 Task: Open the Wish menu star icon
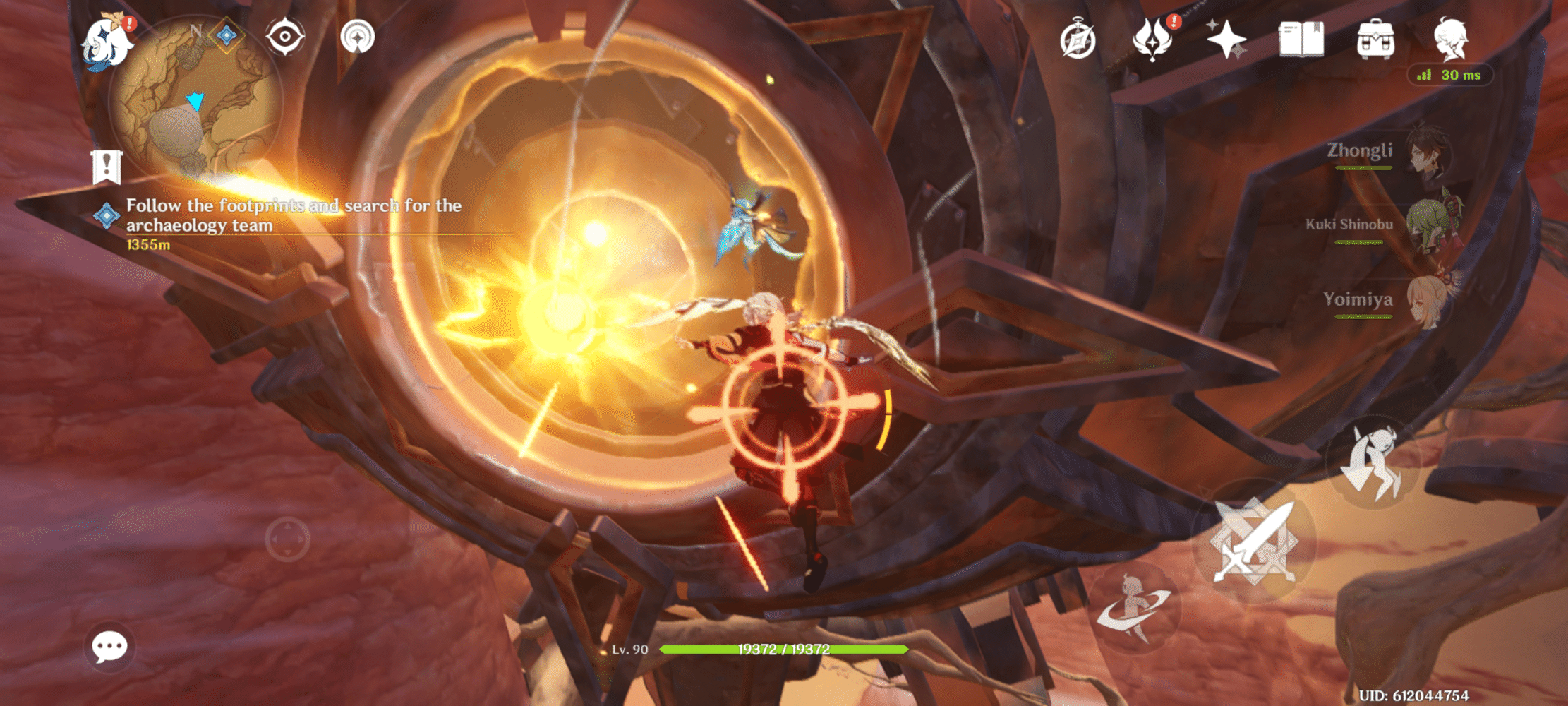pos(1226,39)
